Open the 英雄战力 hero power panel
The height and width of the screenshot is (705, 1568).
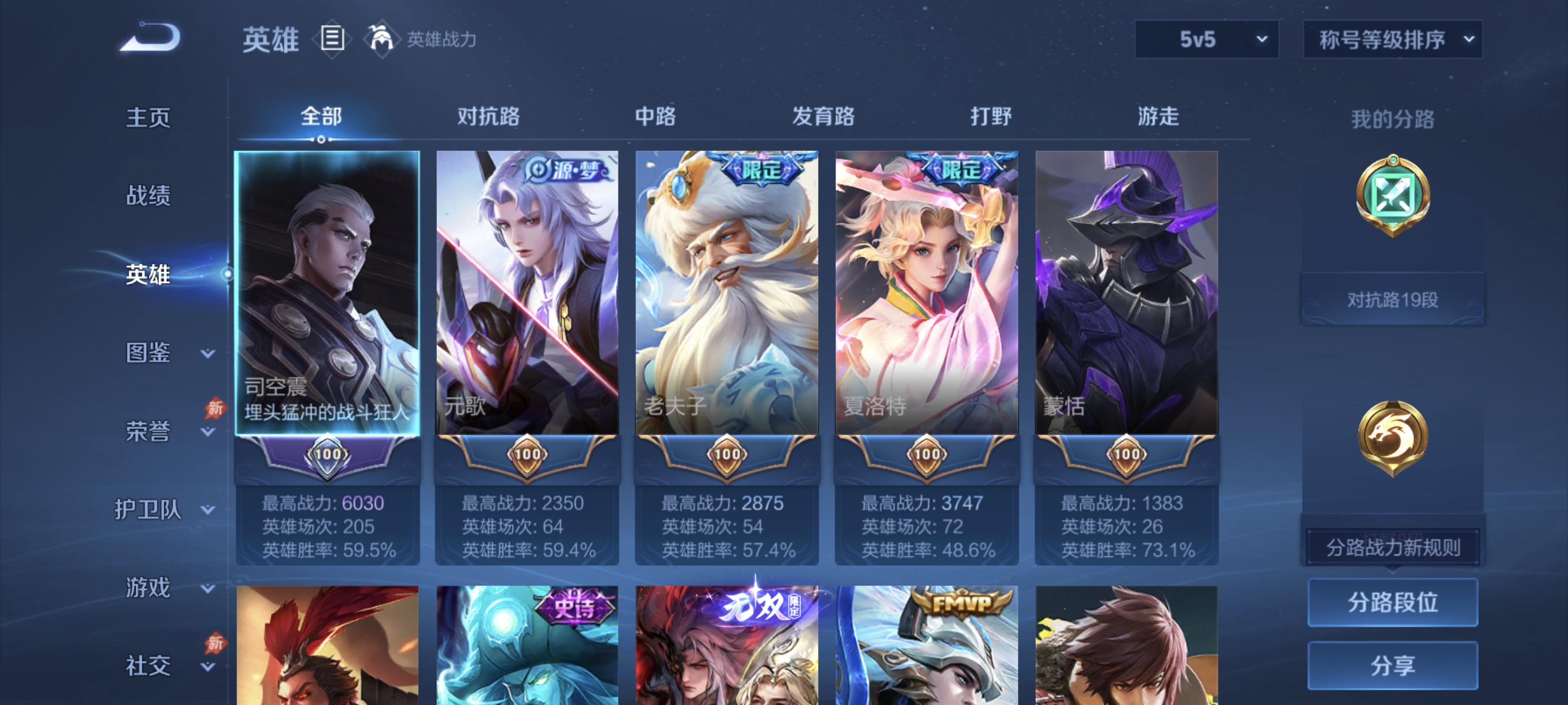382,39
